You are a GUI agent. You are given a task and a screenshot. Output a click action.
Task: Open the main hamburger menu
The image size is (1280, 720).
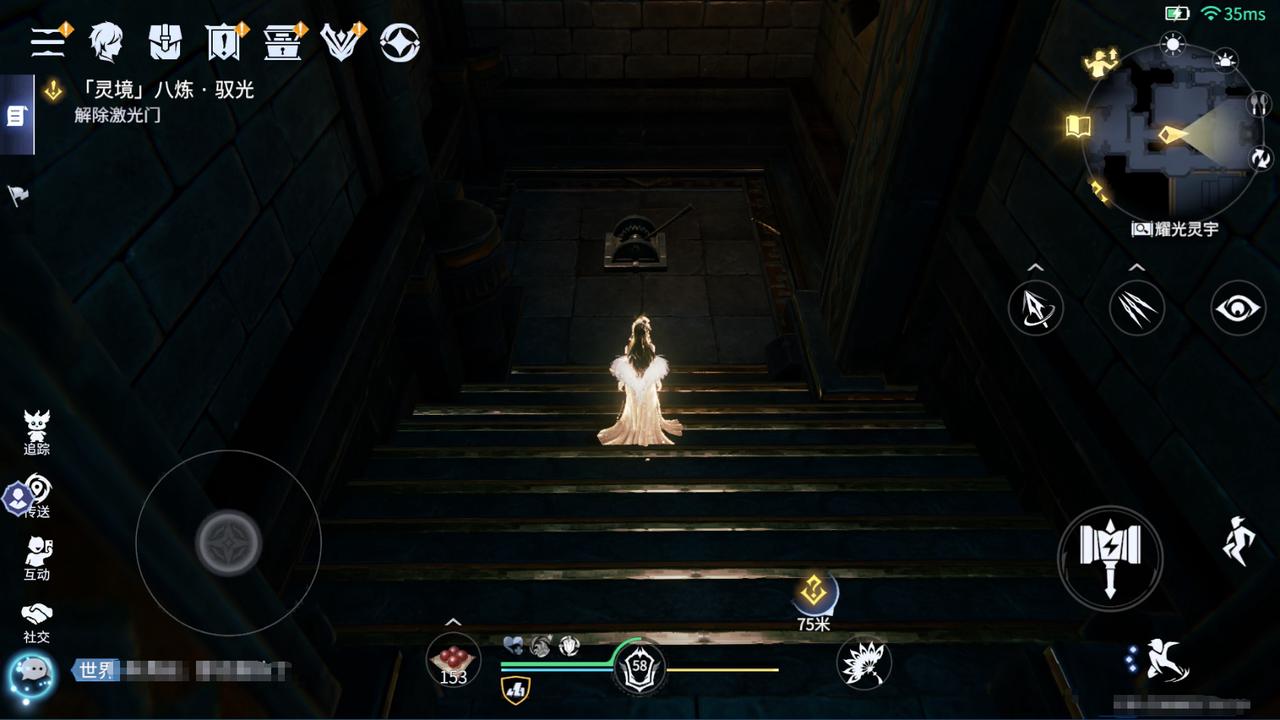pos(48,42)
